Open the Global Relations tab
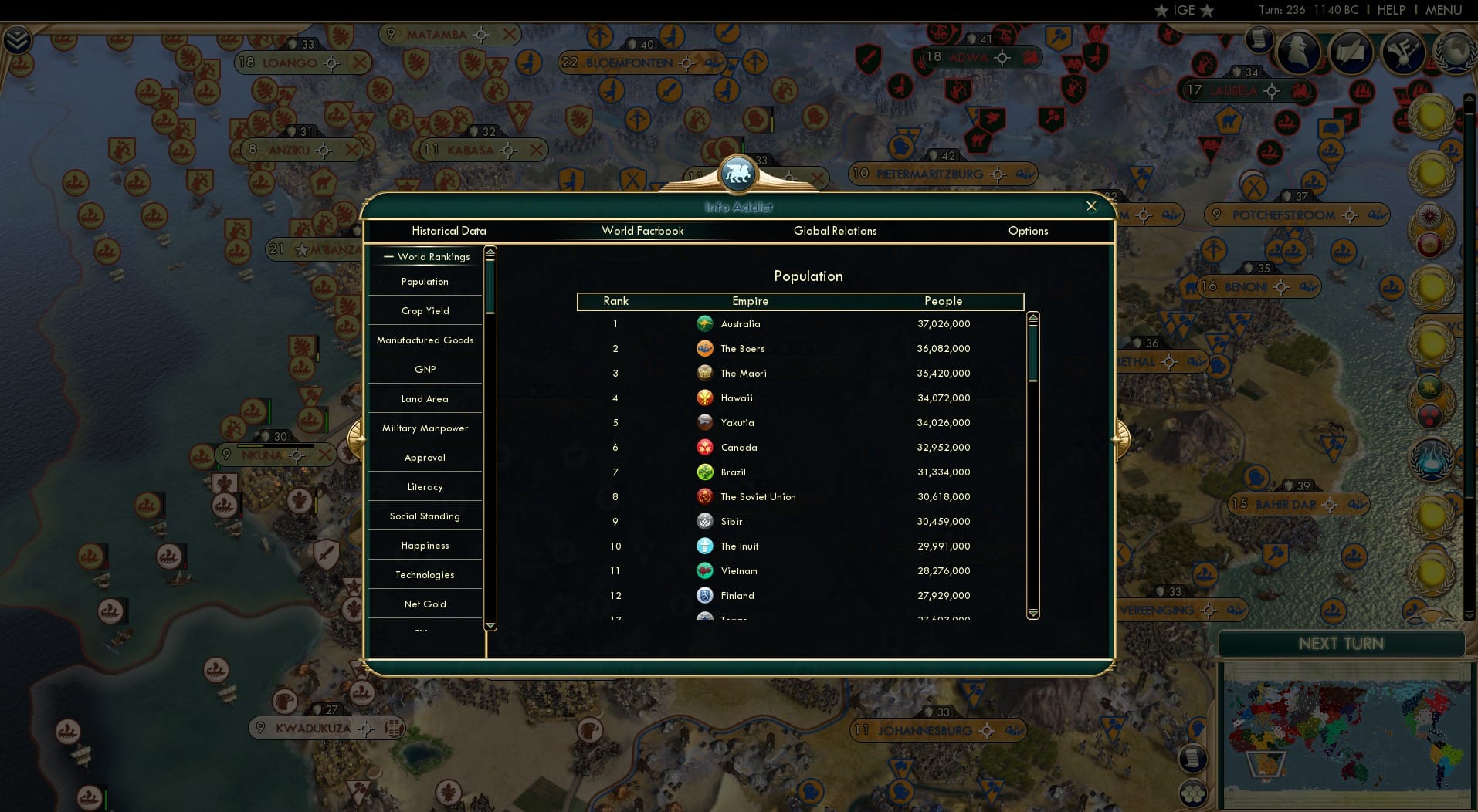The width and height of the screenshot is (1478, 812). click(835, 231)
